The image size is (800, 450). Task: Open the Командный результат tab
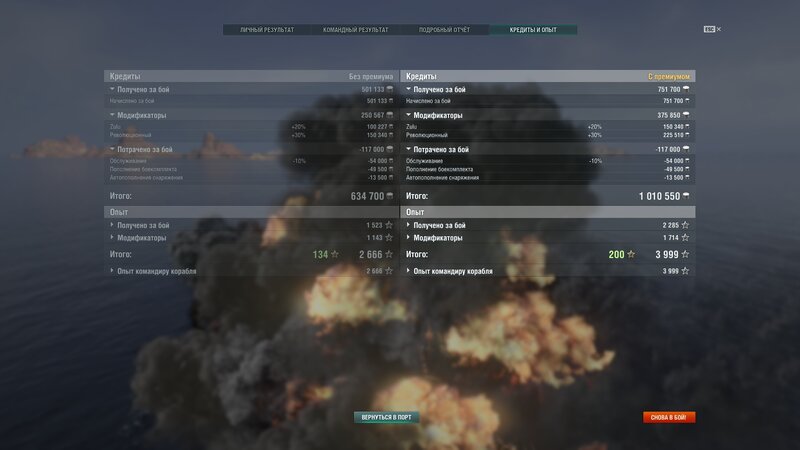pos(354,30)
